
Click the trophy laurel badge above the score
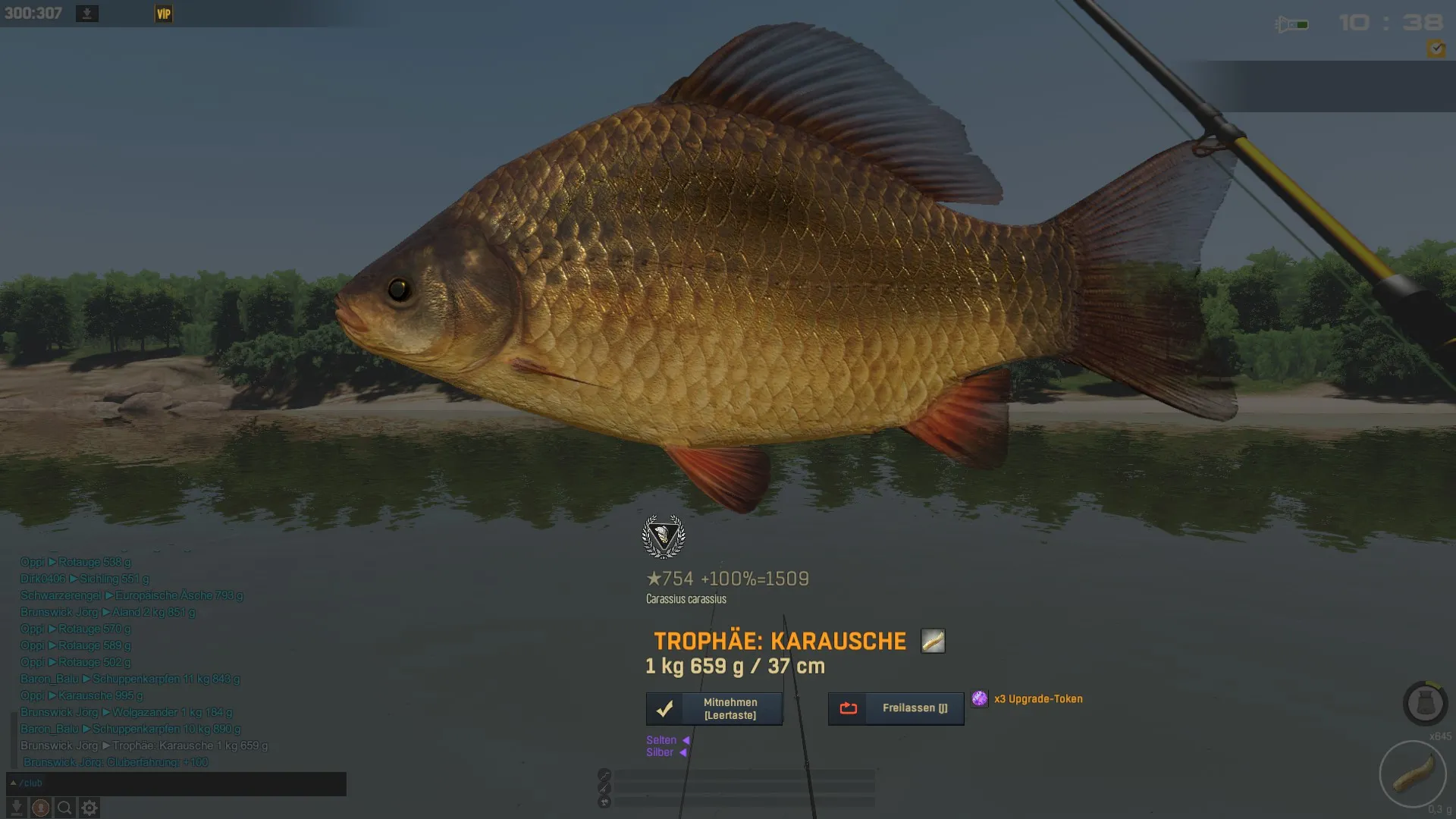point(664,537)
